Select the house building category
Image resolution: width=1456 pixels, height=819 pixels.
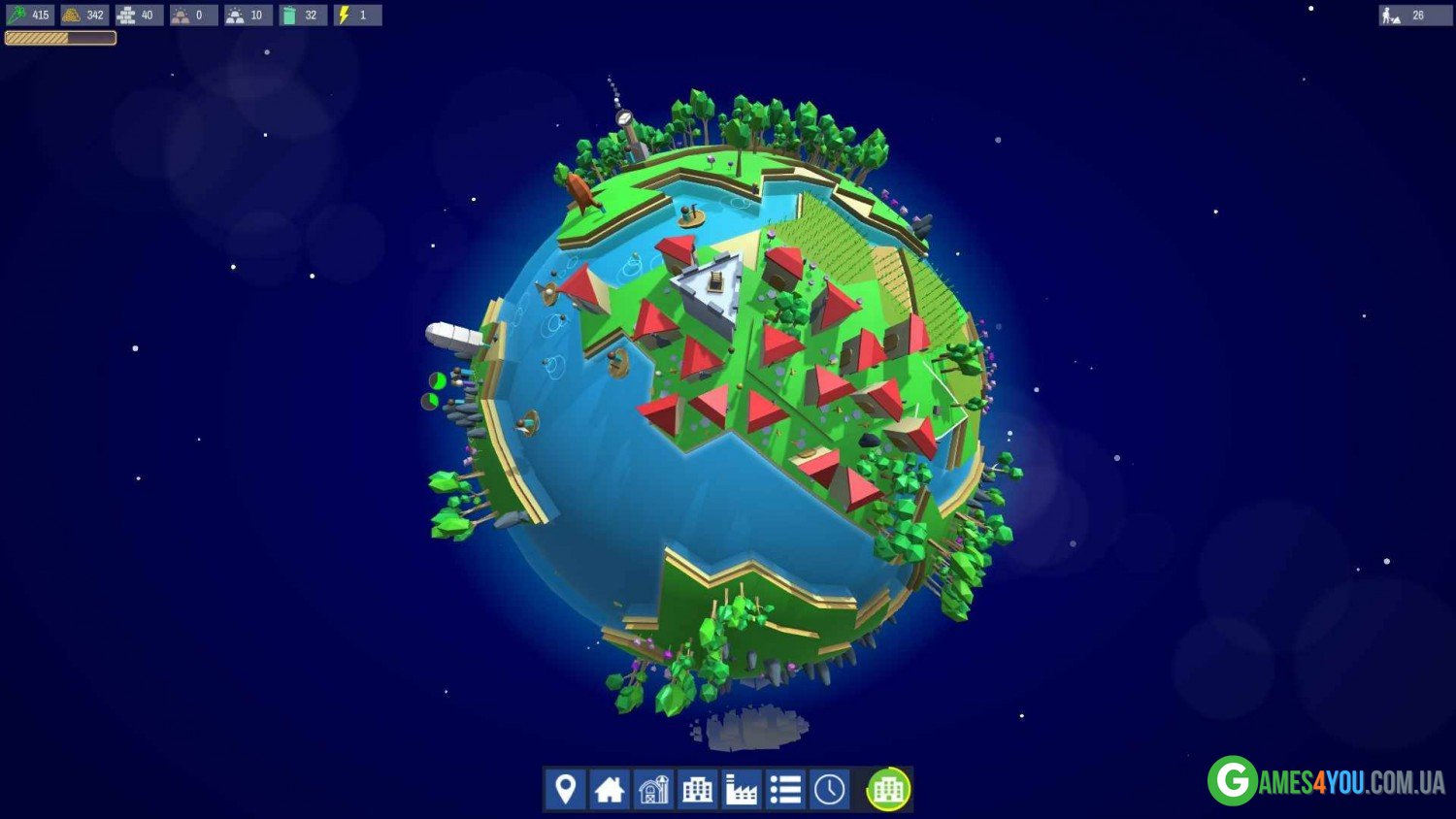pyautogui.click(x=610, y=789)
